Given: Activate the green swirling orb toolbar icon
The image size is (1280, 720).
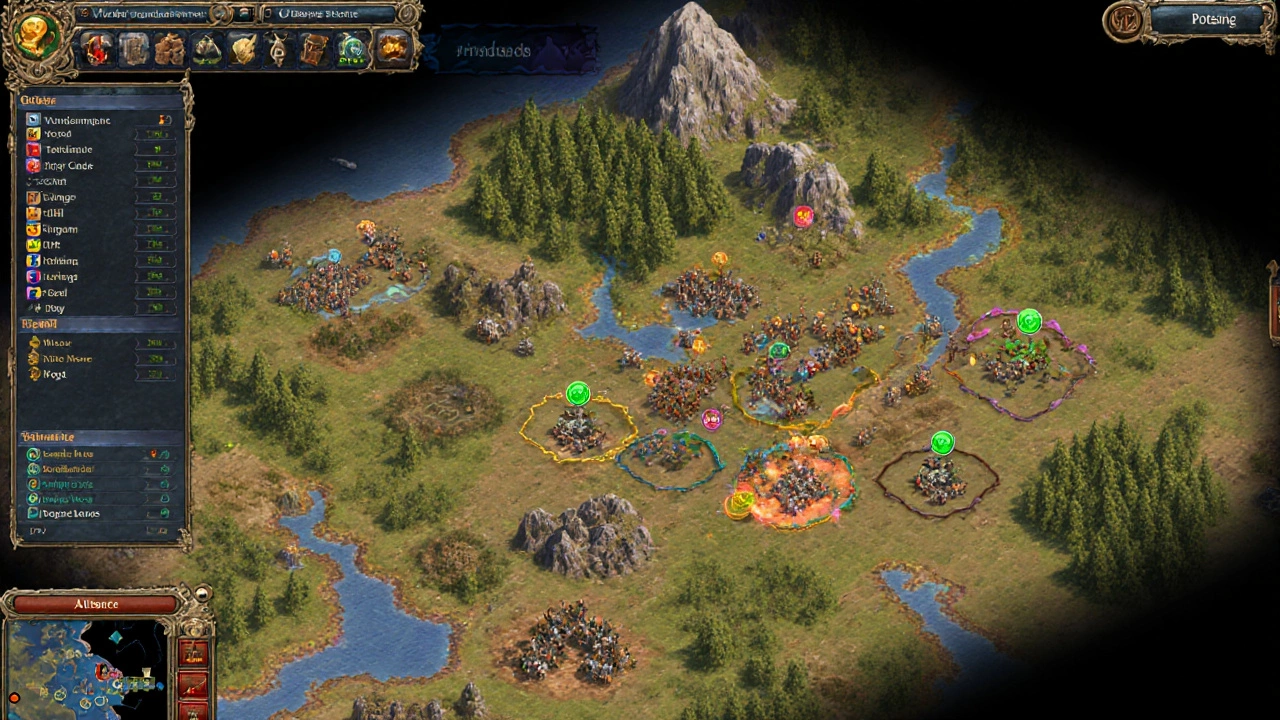Looking at the screenshot, I should pos(351,49).
